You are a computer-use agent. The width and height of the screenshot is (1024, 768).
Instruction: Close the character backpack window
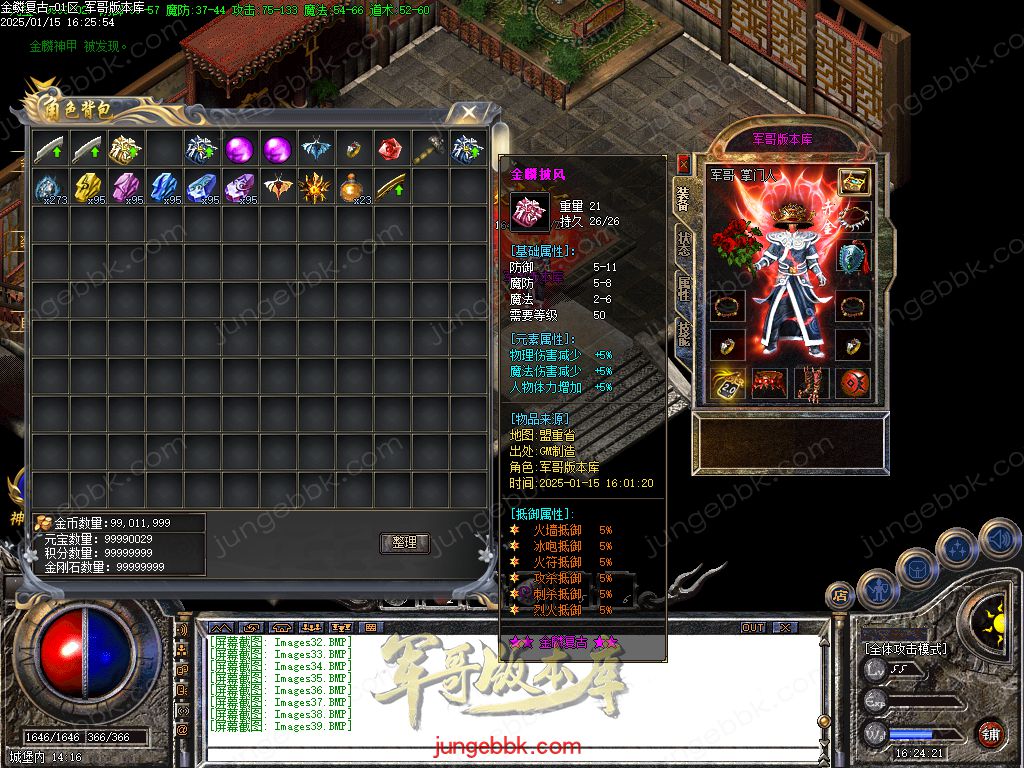[468, 112]
